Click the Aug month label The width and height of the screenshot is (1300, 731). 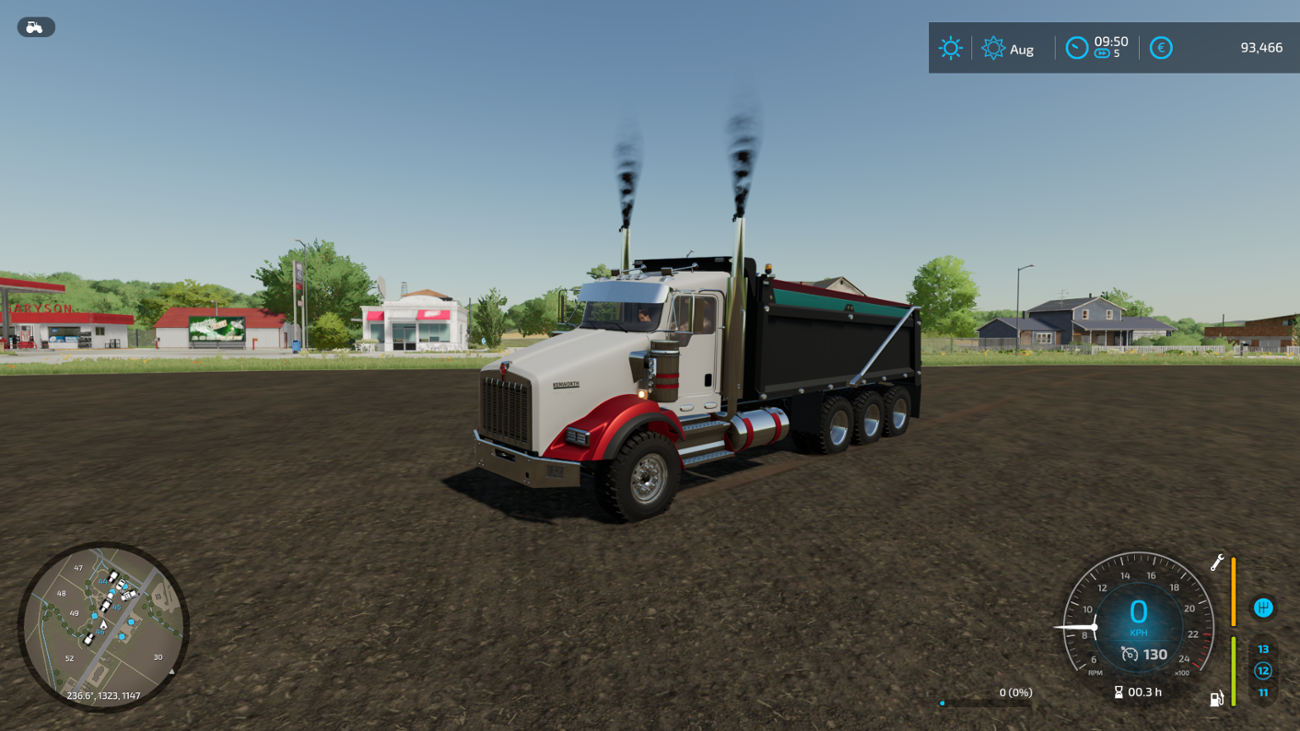(x=1022, y=48)
